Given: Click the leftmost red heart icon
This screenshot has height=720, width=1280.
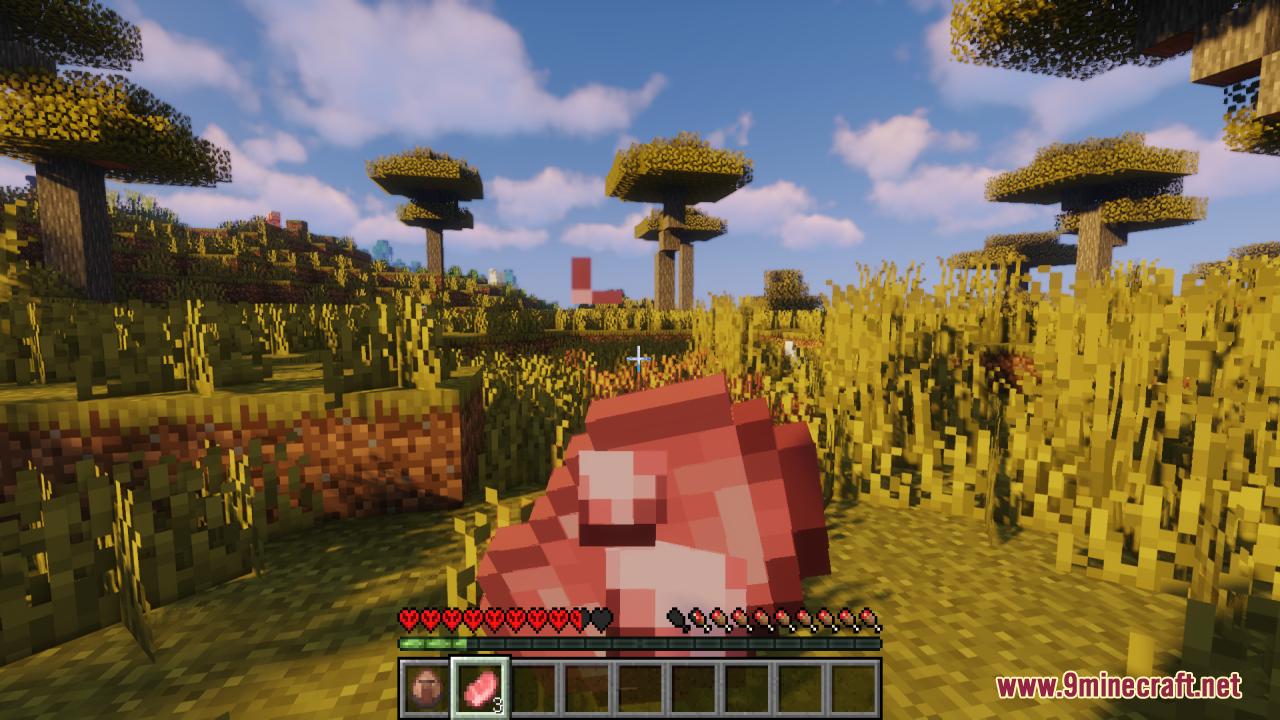Looking at the screenshot, I should click(407, 618).
